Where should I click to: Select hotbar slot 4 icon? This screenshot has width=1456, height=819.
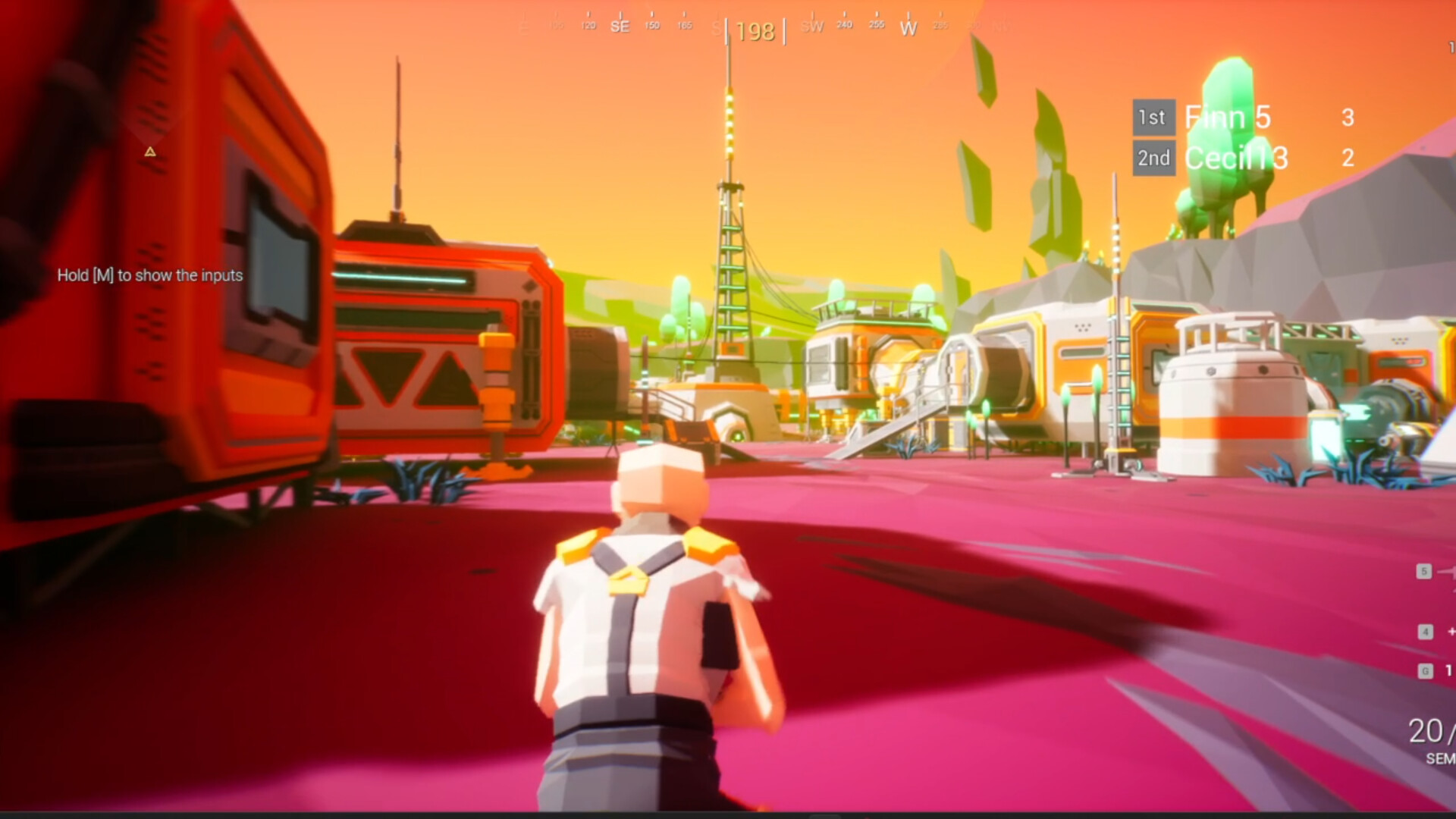pos(1426,631)
